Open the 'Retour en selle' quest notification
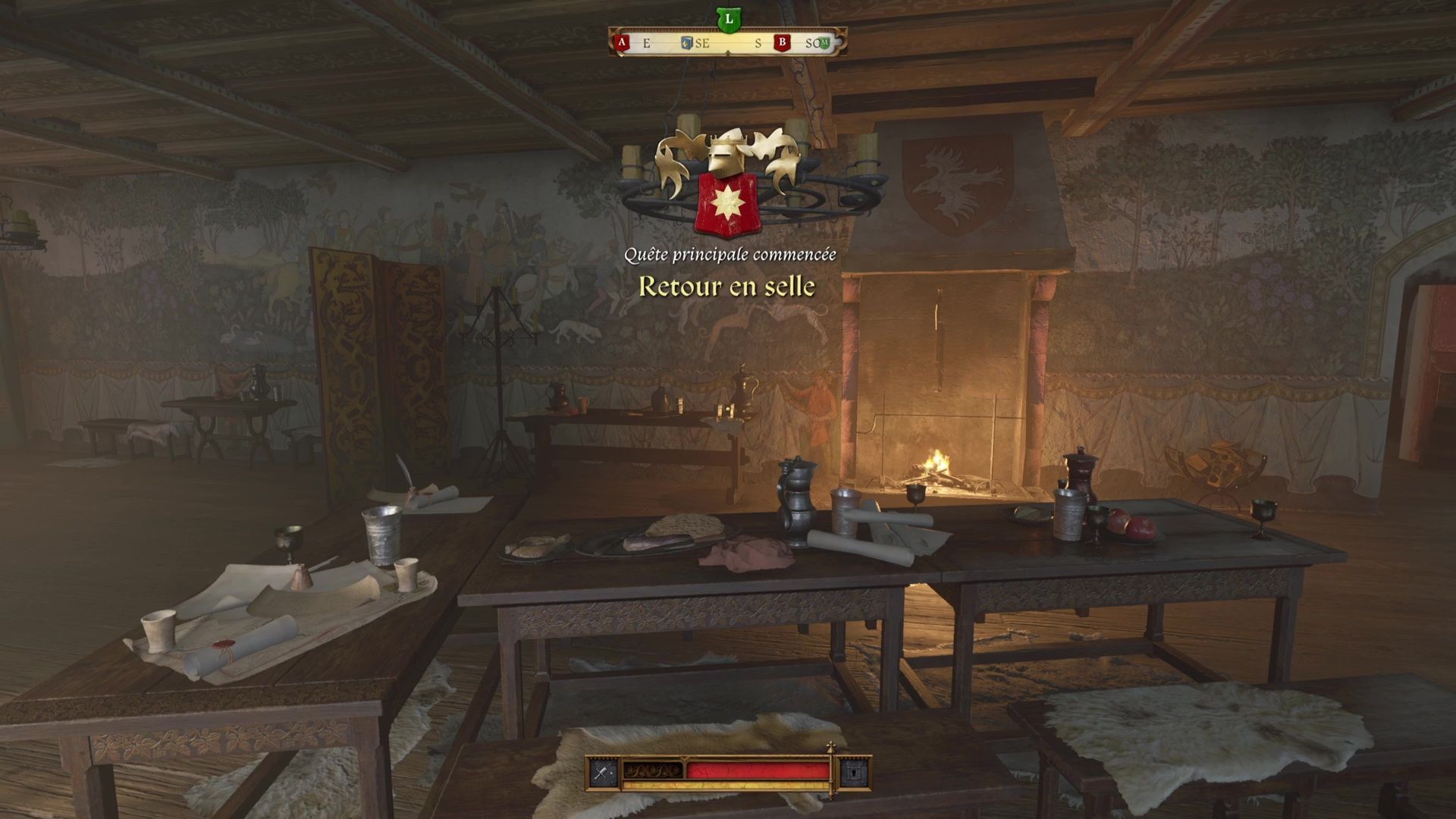Screen dimensions: 1456x819 coord(726,286)
